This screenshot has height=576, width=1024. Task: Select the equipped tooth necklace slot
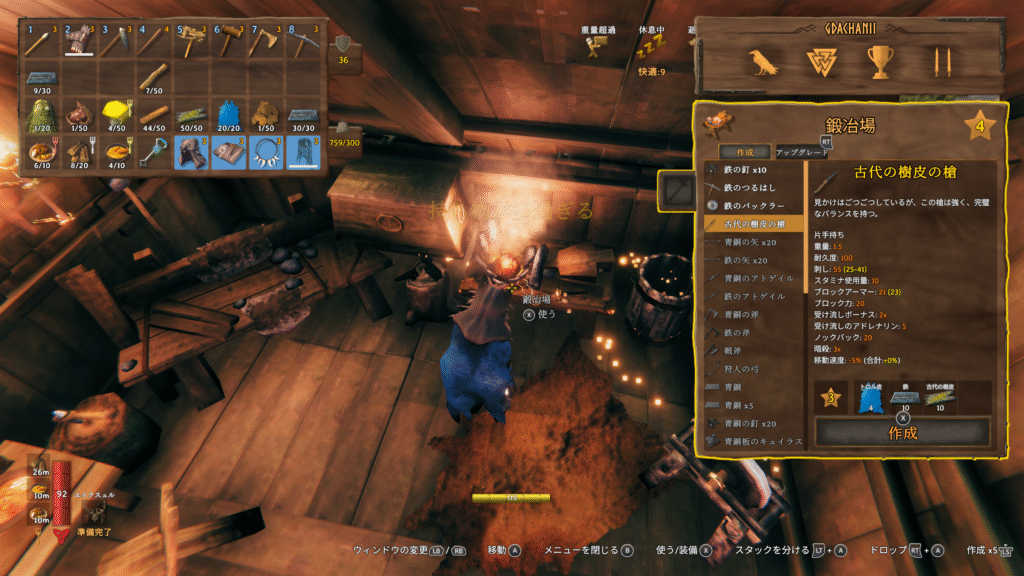click(266, 151)
